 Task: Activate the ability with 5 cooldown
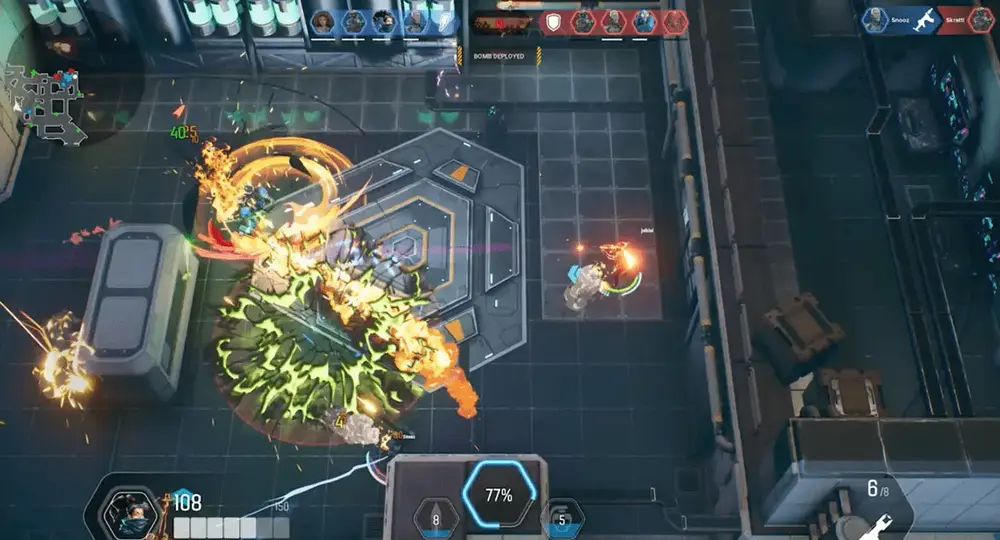tap(563, 518)
